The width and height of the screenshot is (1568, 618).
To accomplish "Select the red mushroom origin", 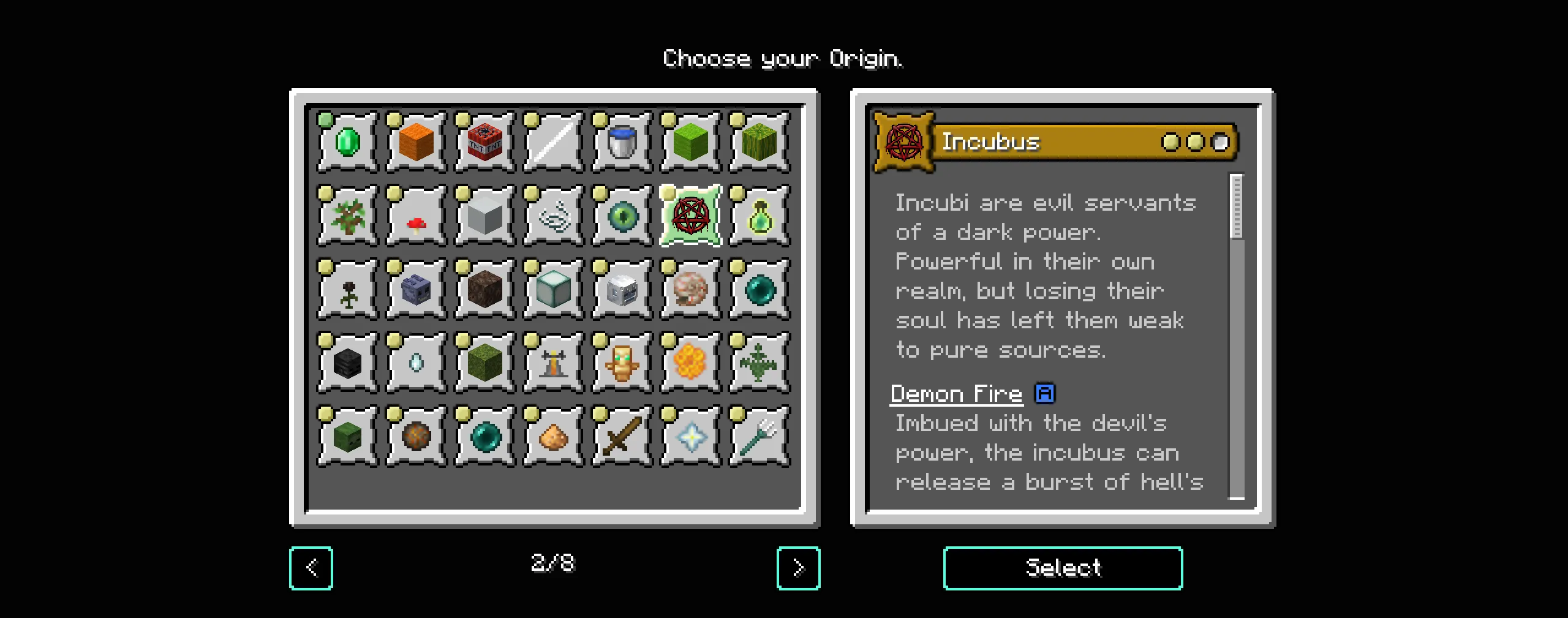I will pyautogui.click(x=415, y=216).
